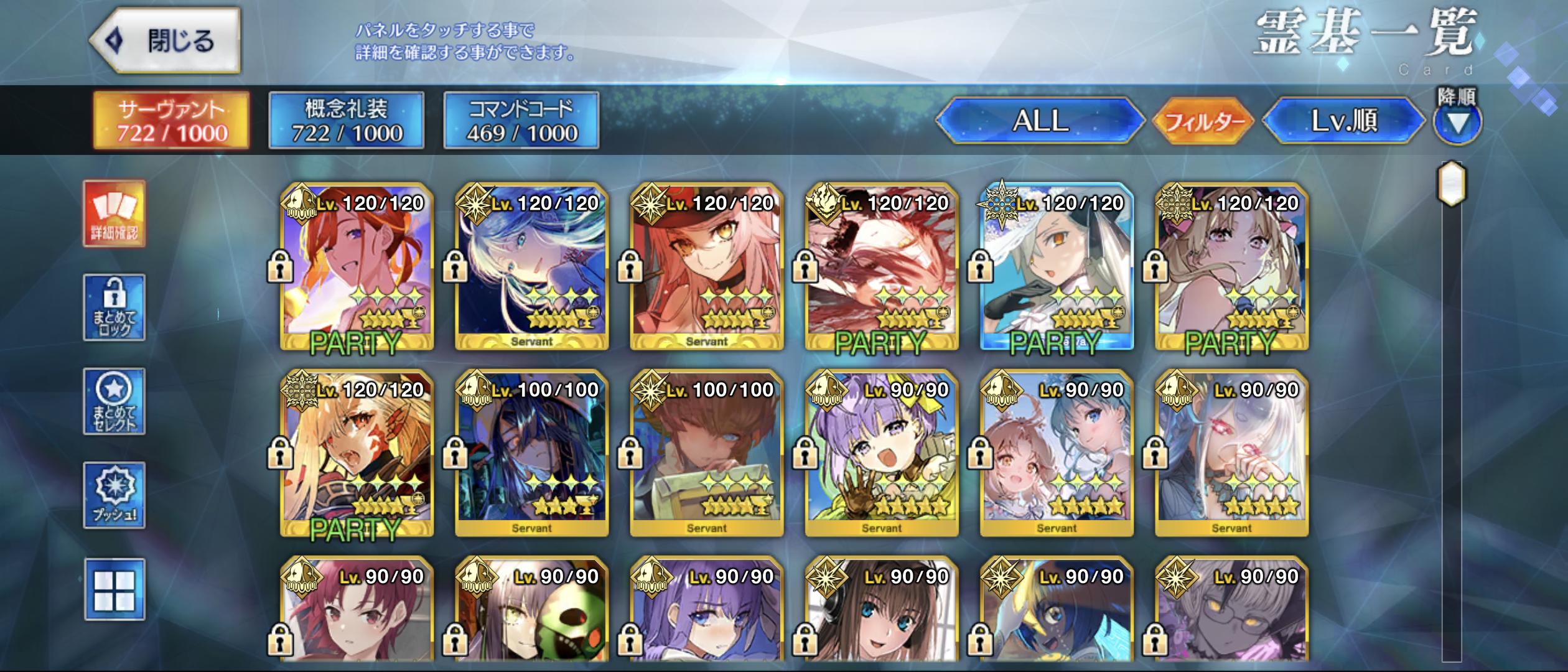Close the card list with 閉じる button
The width and height of the screenshot is (1568, 672).
(x=166, y=41)
